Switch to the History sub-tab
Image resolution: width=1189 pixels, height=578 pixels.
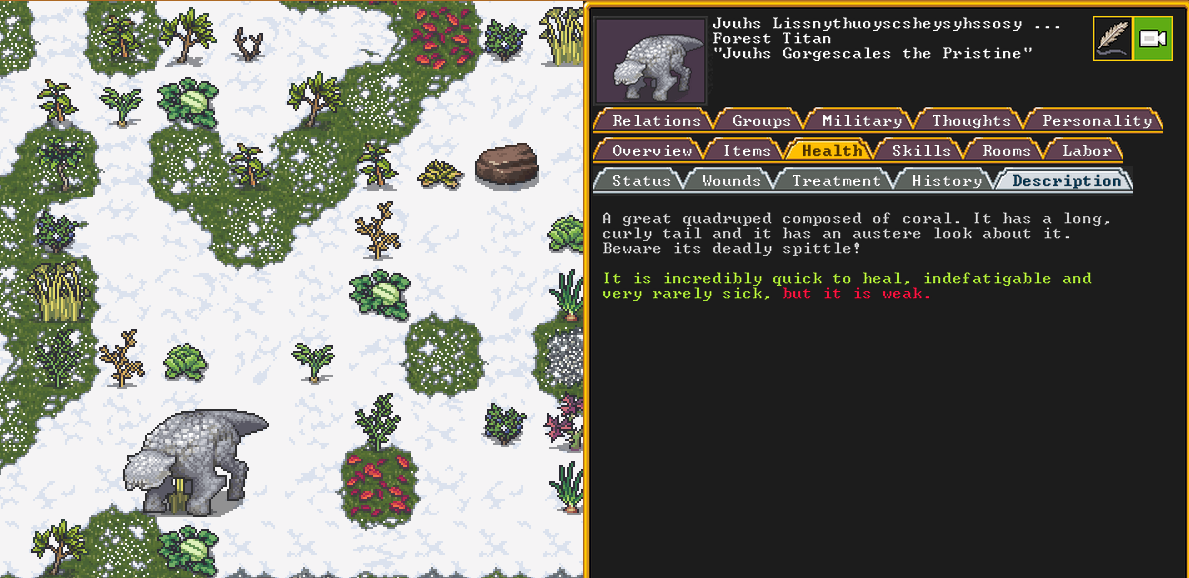(946, 181)
